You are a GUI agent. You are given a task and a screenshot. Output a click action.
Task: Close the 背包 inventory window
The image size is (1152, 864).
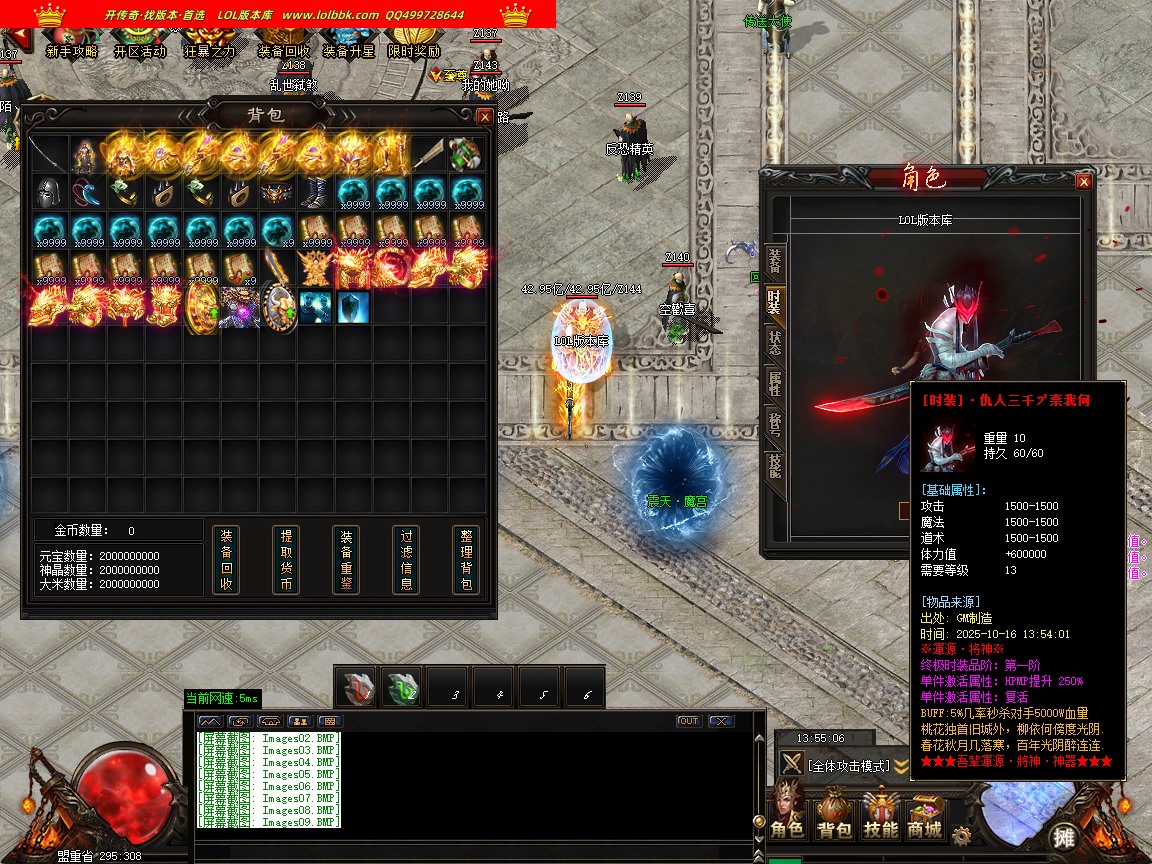485,116
